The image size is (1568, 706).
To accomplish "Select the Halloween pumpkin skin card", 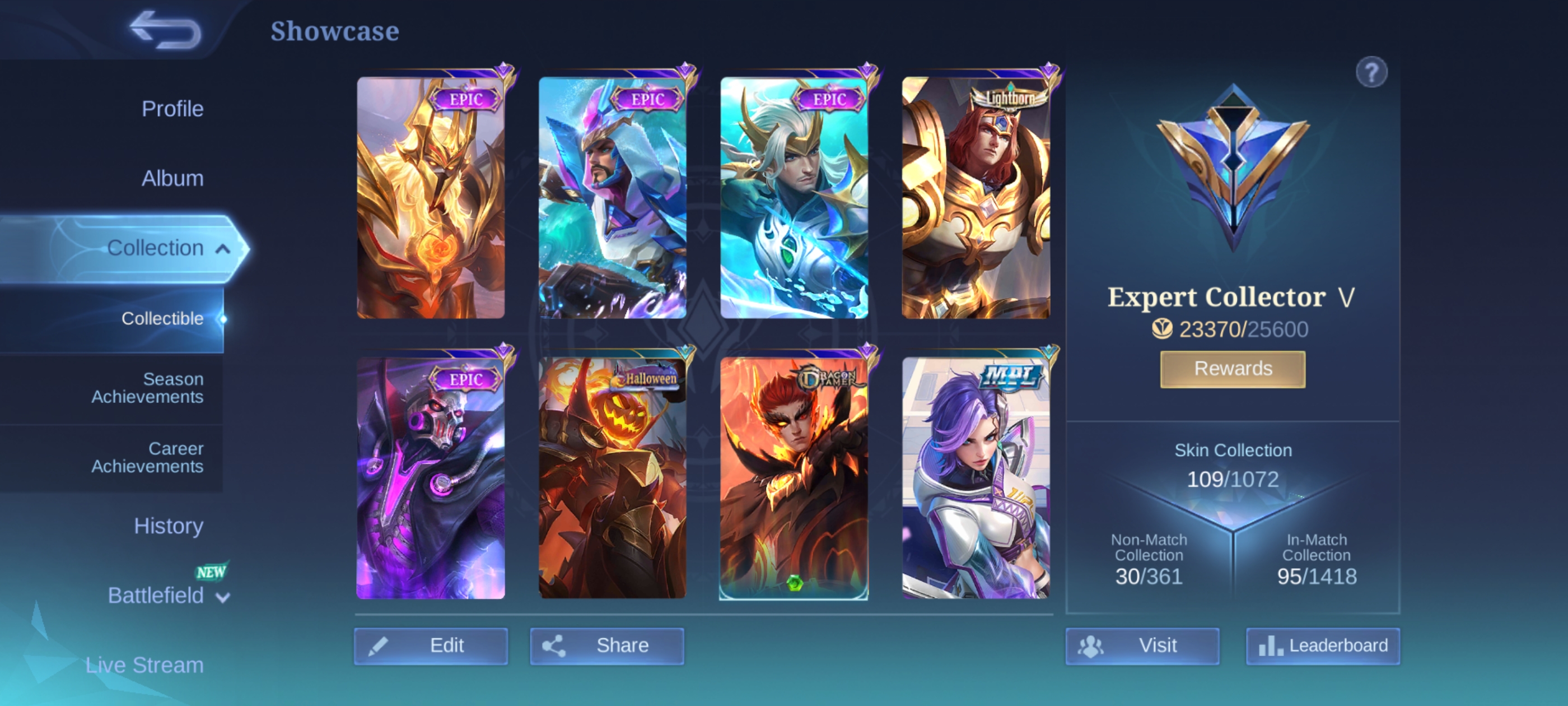I will click(612, 478).
